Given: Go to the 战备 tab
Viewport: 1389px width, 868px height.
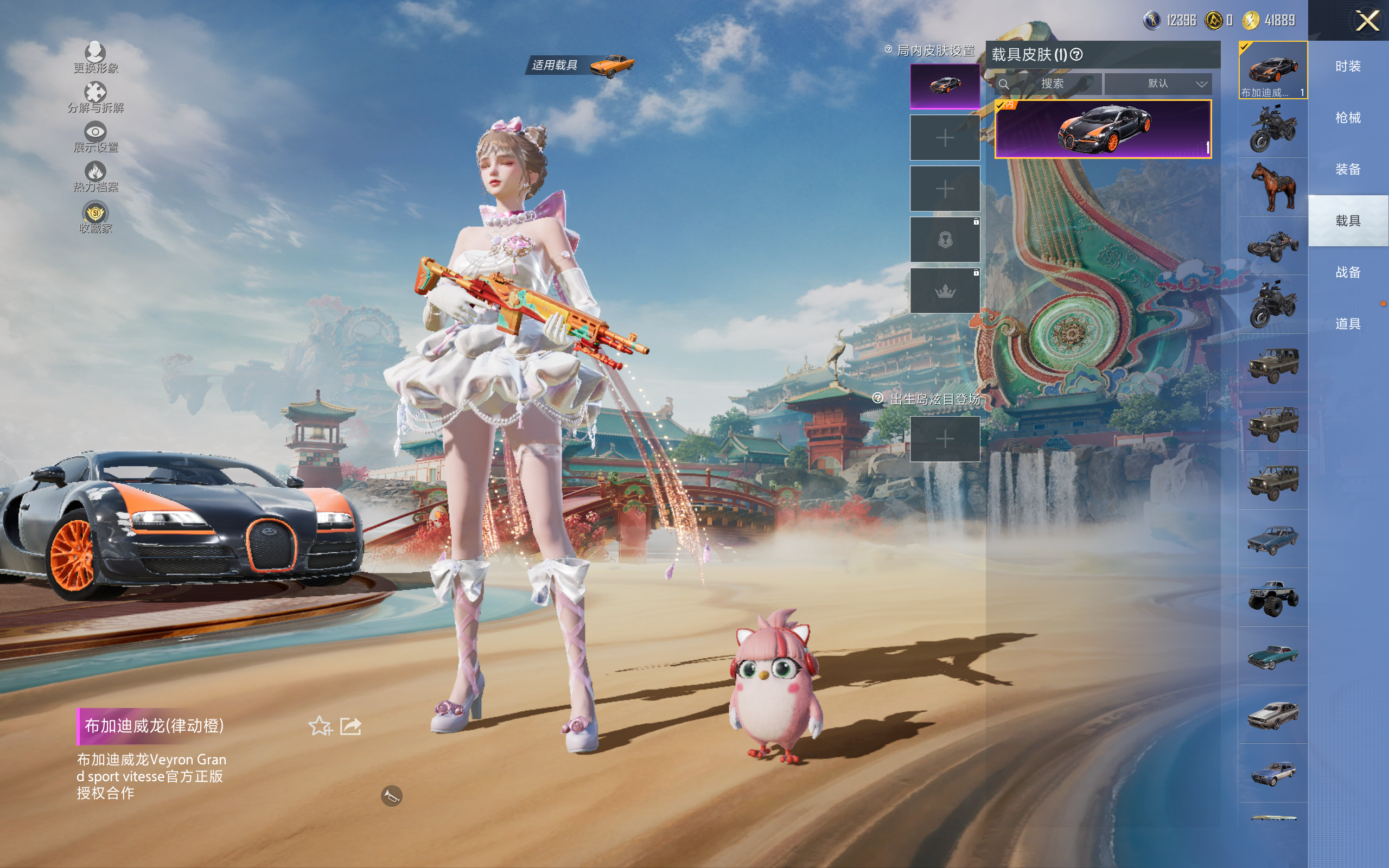Looking at the screenshot, I should click(x=1348, y=272).
